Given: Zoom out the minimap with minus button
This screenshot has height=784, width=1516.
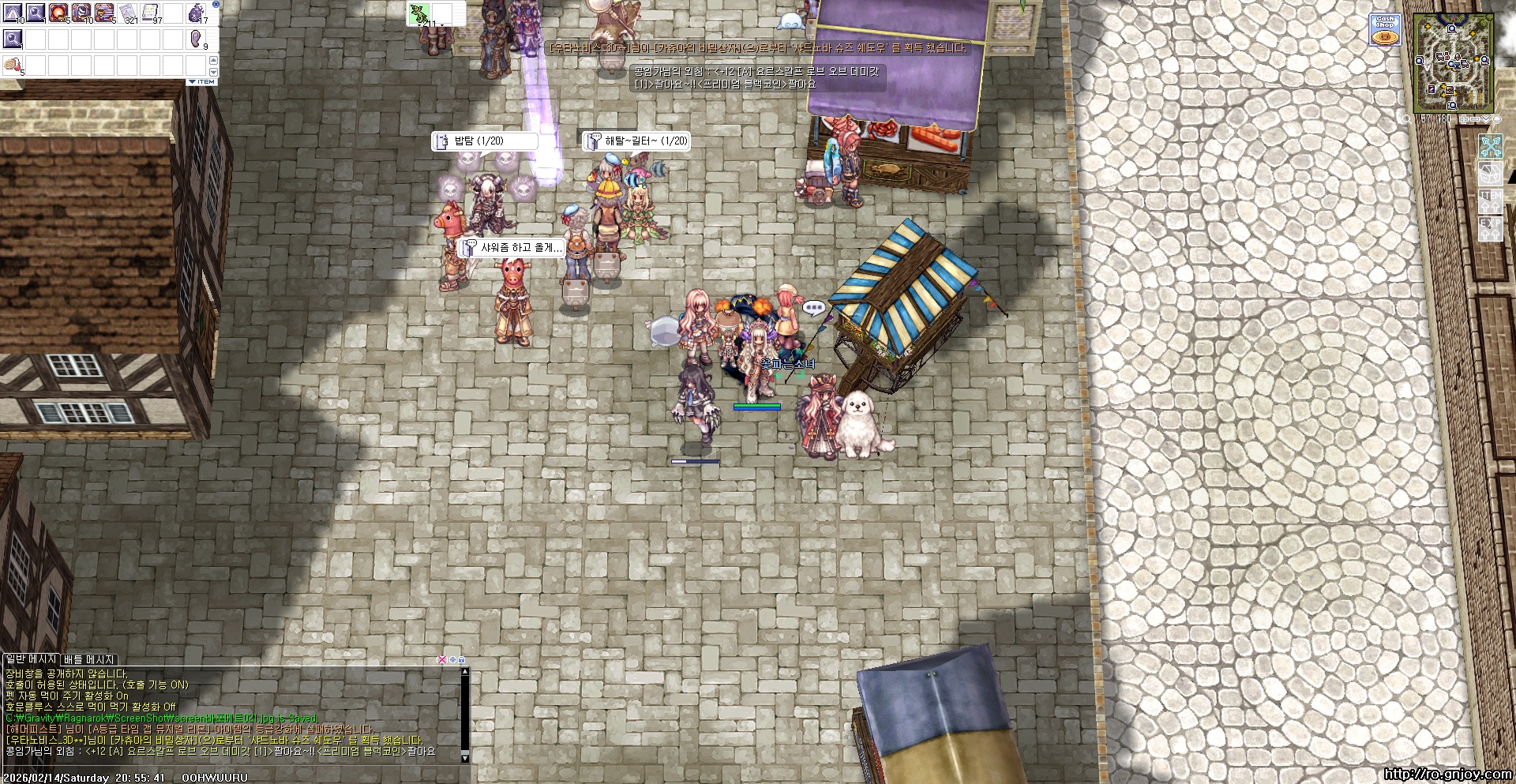Looking at the screenshot, I should click(1475, 119).
